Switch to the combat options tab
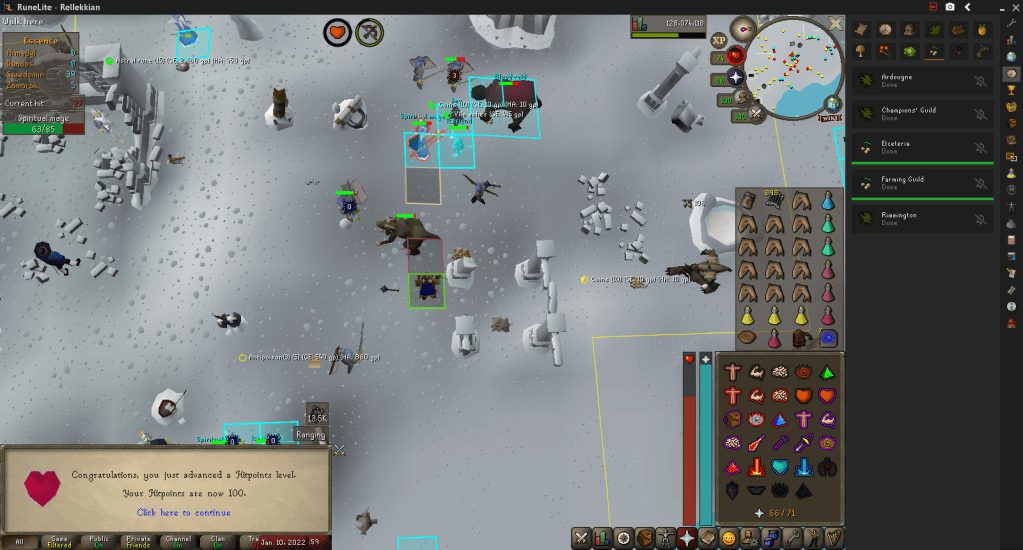 [x=581, y=538]
